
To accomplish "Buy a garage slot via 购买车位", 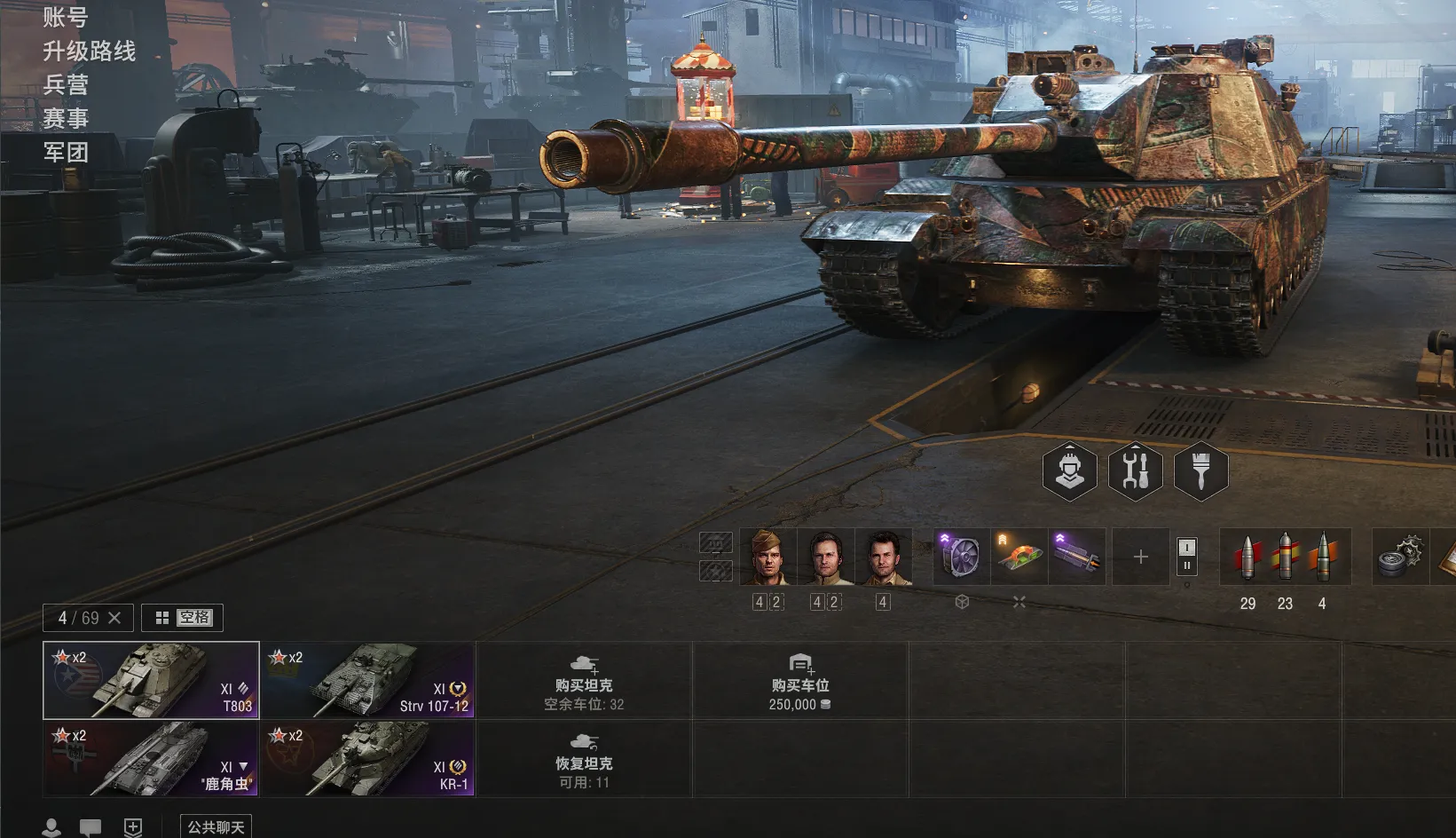I will coord(800,680).
